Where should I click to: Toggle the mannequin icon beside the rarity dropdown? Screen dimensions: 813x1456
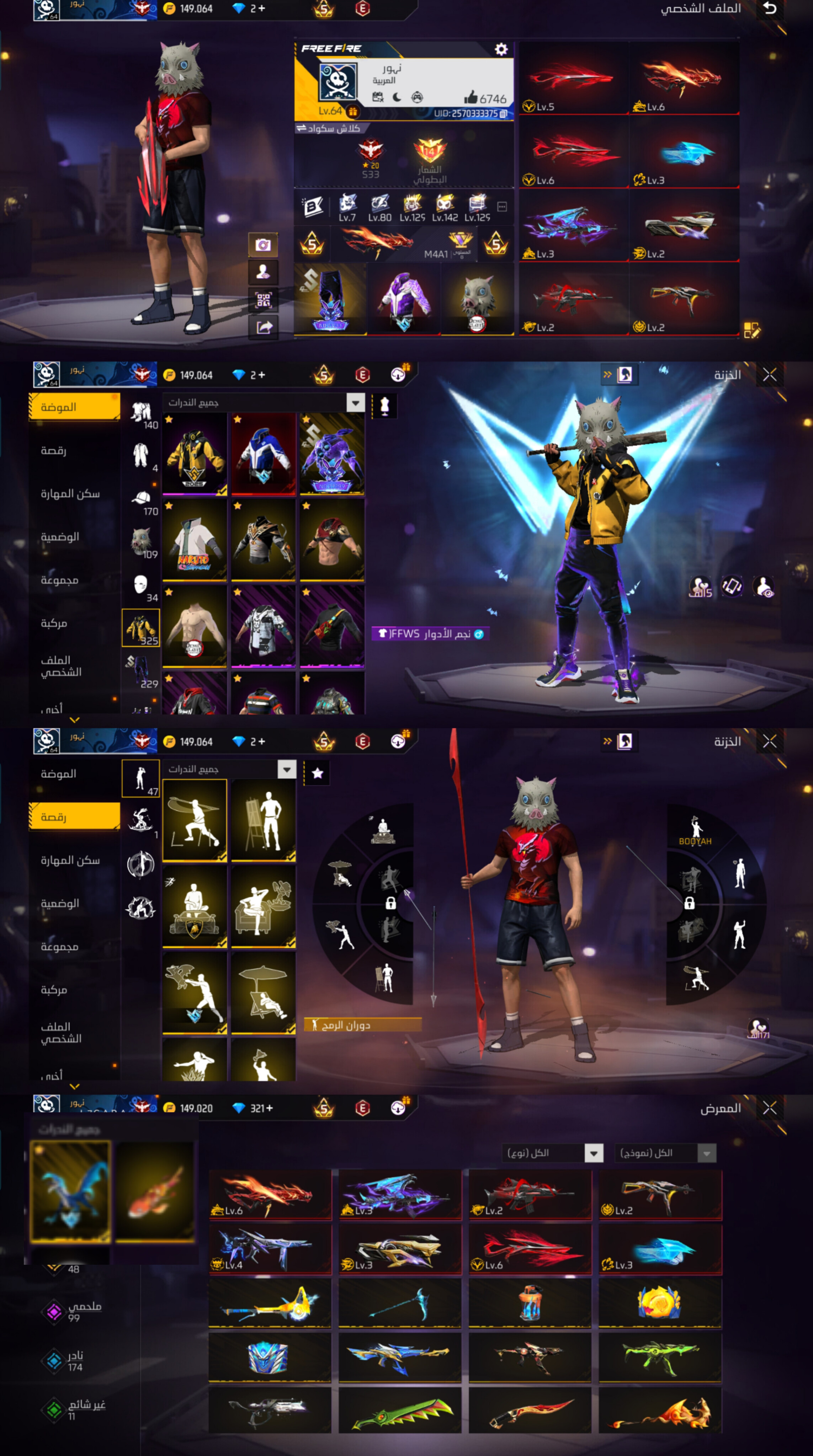(x=384, y=406)
